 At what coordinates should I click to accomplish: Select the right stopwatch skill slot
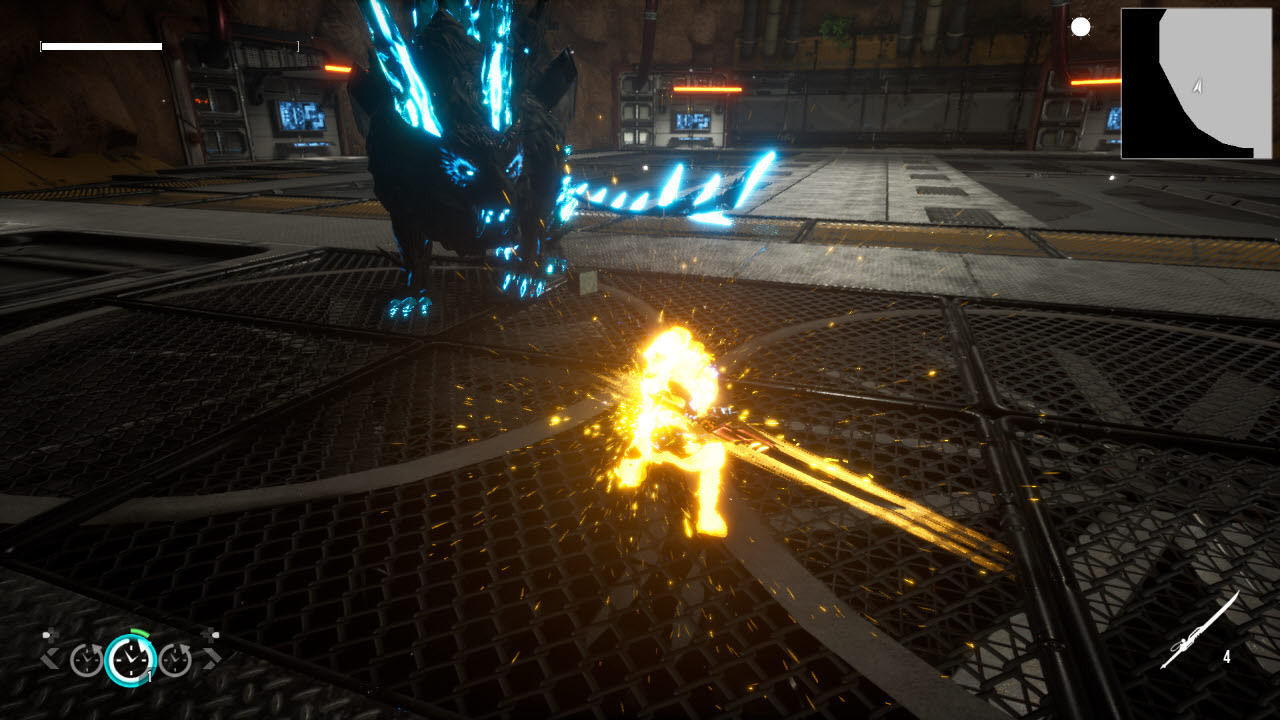176,658
